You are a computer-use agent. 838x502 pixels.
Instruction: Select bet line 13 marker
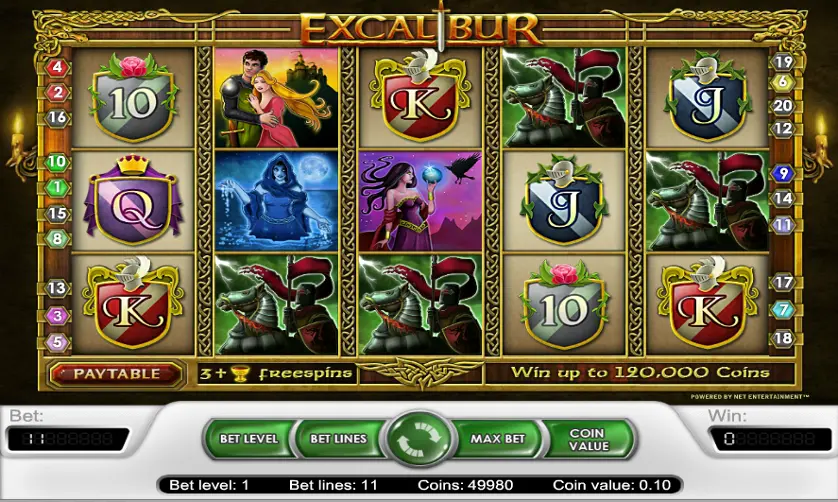57,289
